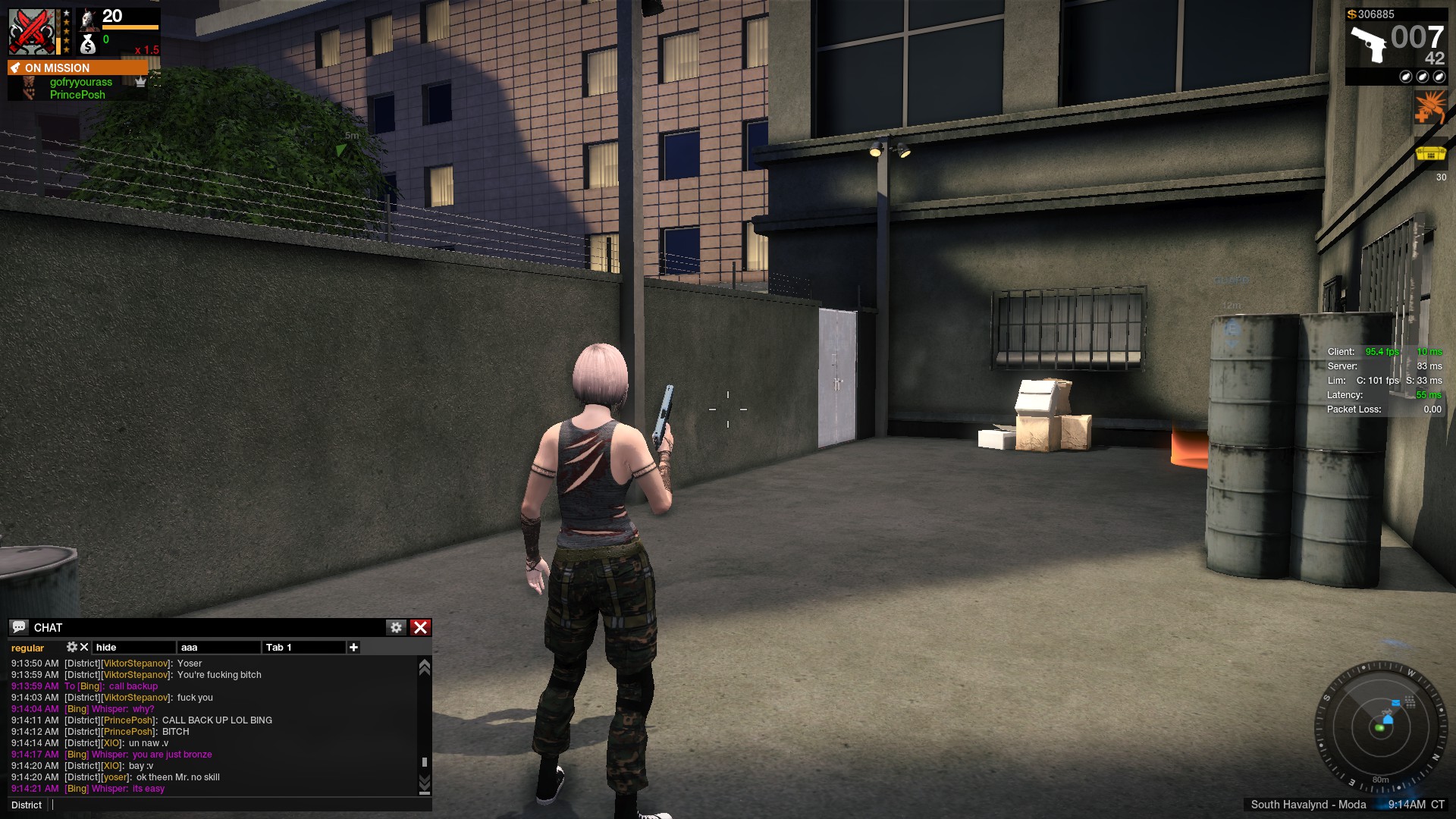Click the first spare magazine indicator under the ammo count
The width and height of the screenshot is (1456, 819).
click(x=1405, y=77)
